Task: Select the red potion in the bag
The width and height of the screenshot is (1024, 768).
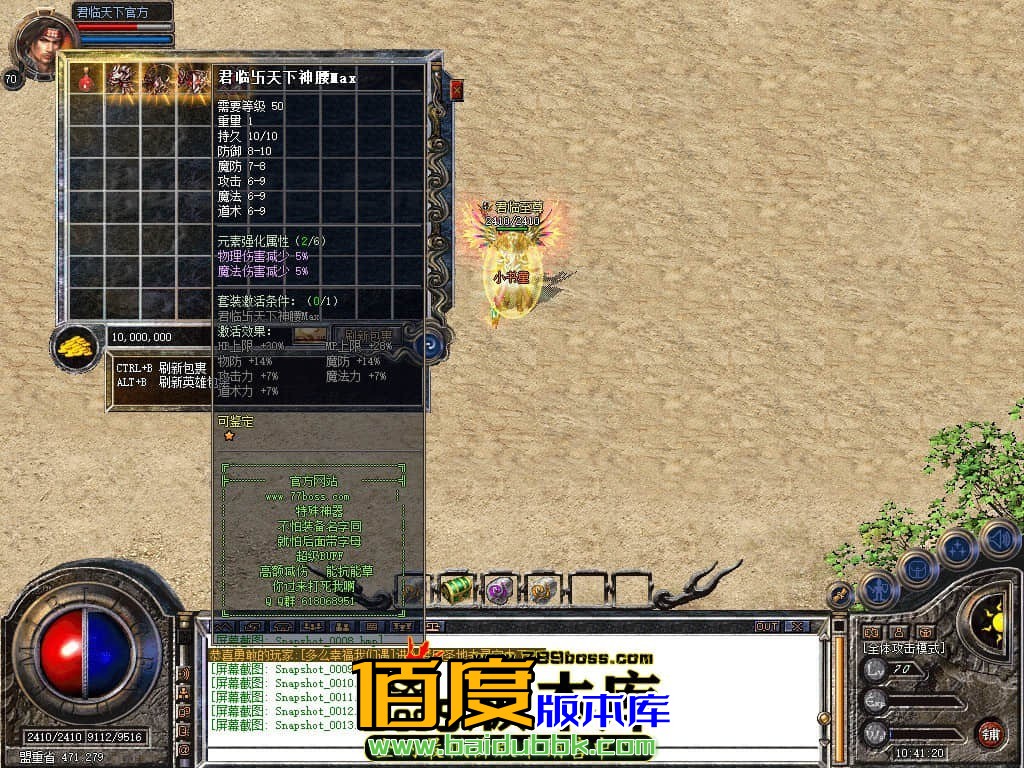Action: 87,79
